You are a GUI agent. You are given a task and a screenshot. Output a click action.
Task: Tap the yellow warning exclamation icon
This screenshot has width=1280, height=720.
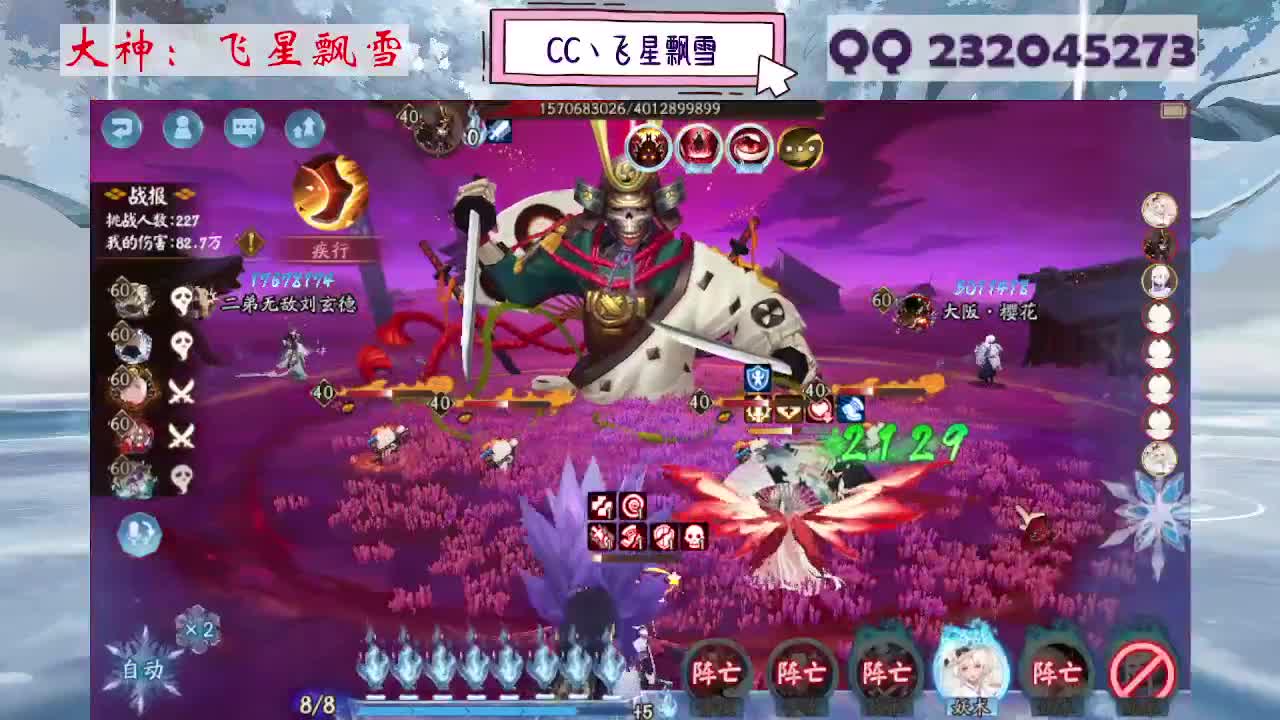250,240
